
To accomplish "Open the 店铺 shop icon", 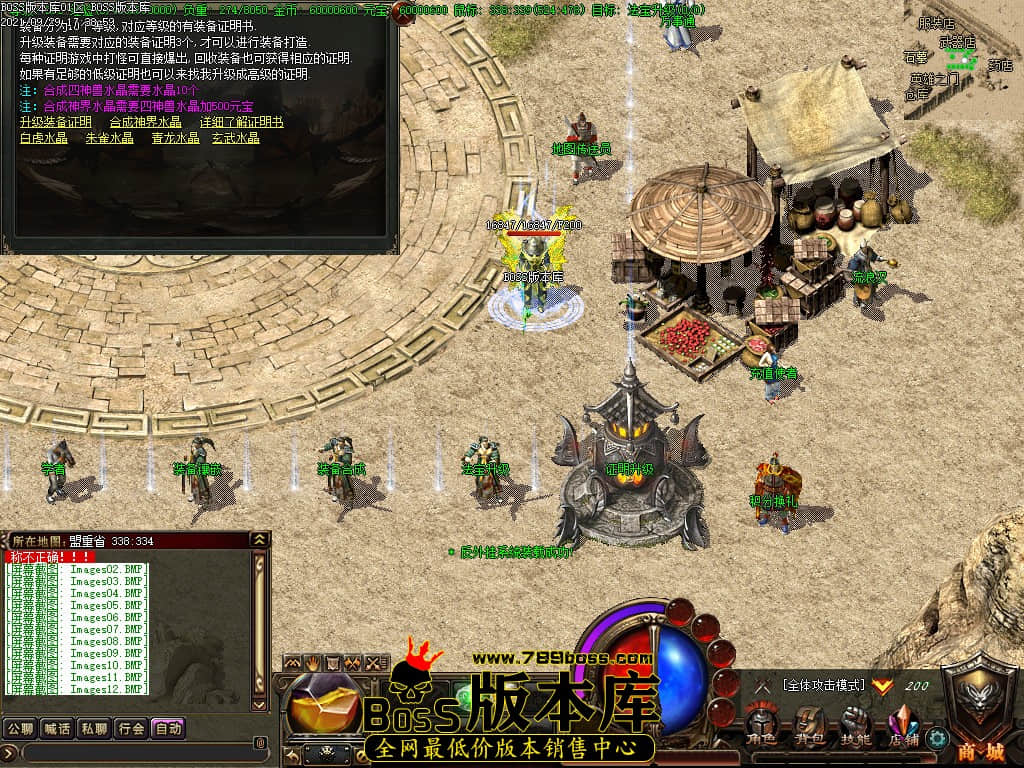I will tap(903, 724).
